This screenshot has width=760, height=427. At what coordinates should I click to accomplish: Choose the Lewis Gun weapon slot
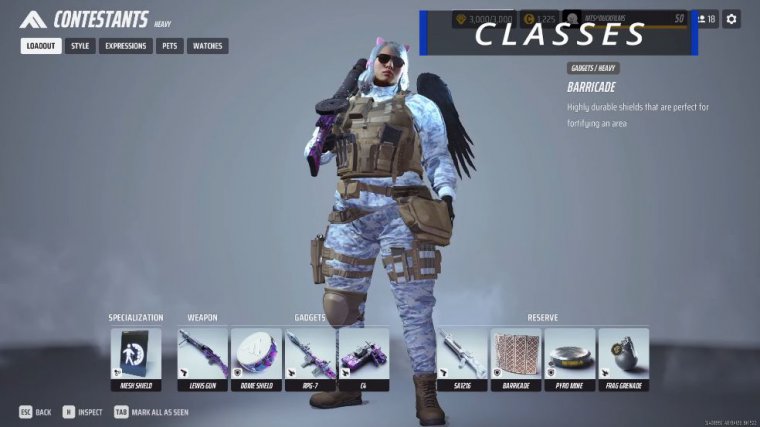[x=203, y=358]
